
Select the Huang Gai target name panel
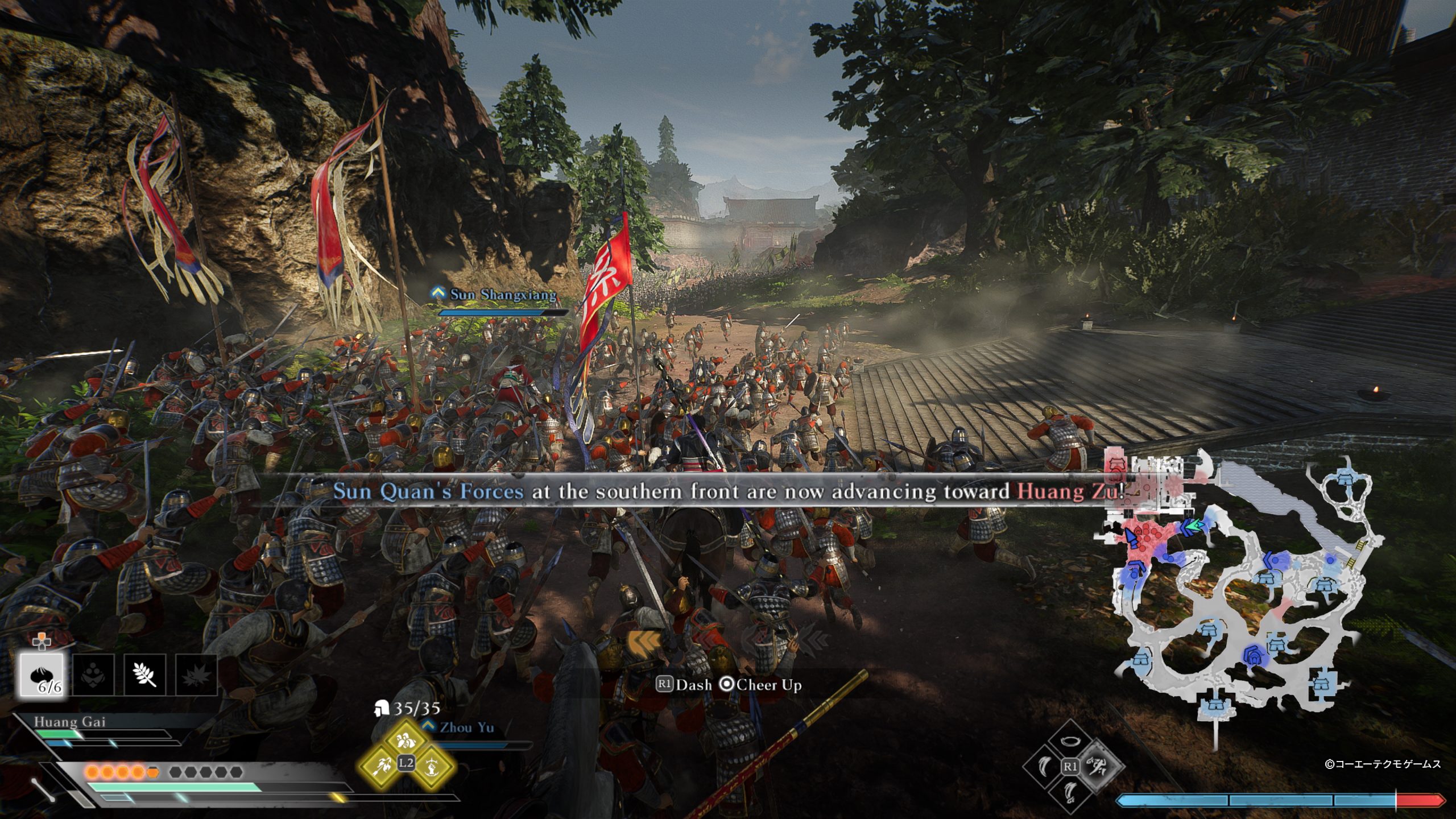tap(69, 722)
